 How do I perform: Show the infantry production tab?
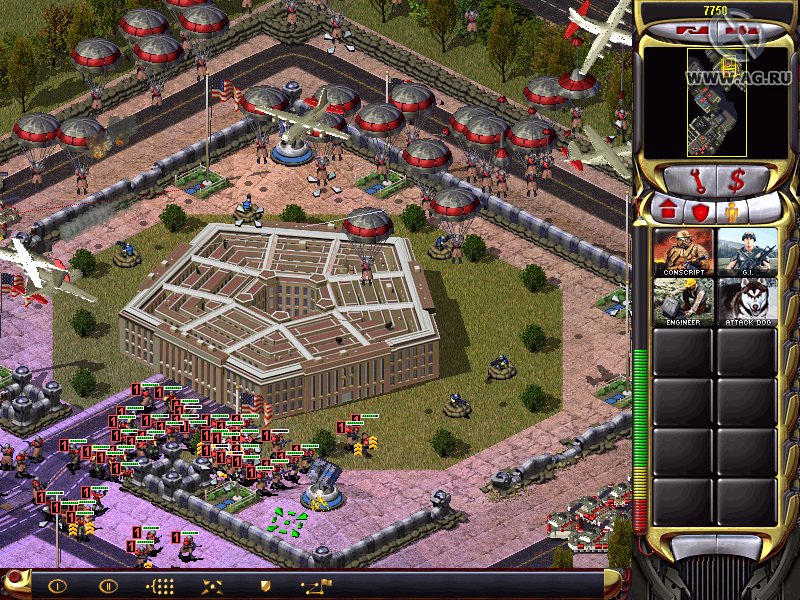(731, 212)
